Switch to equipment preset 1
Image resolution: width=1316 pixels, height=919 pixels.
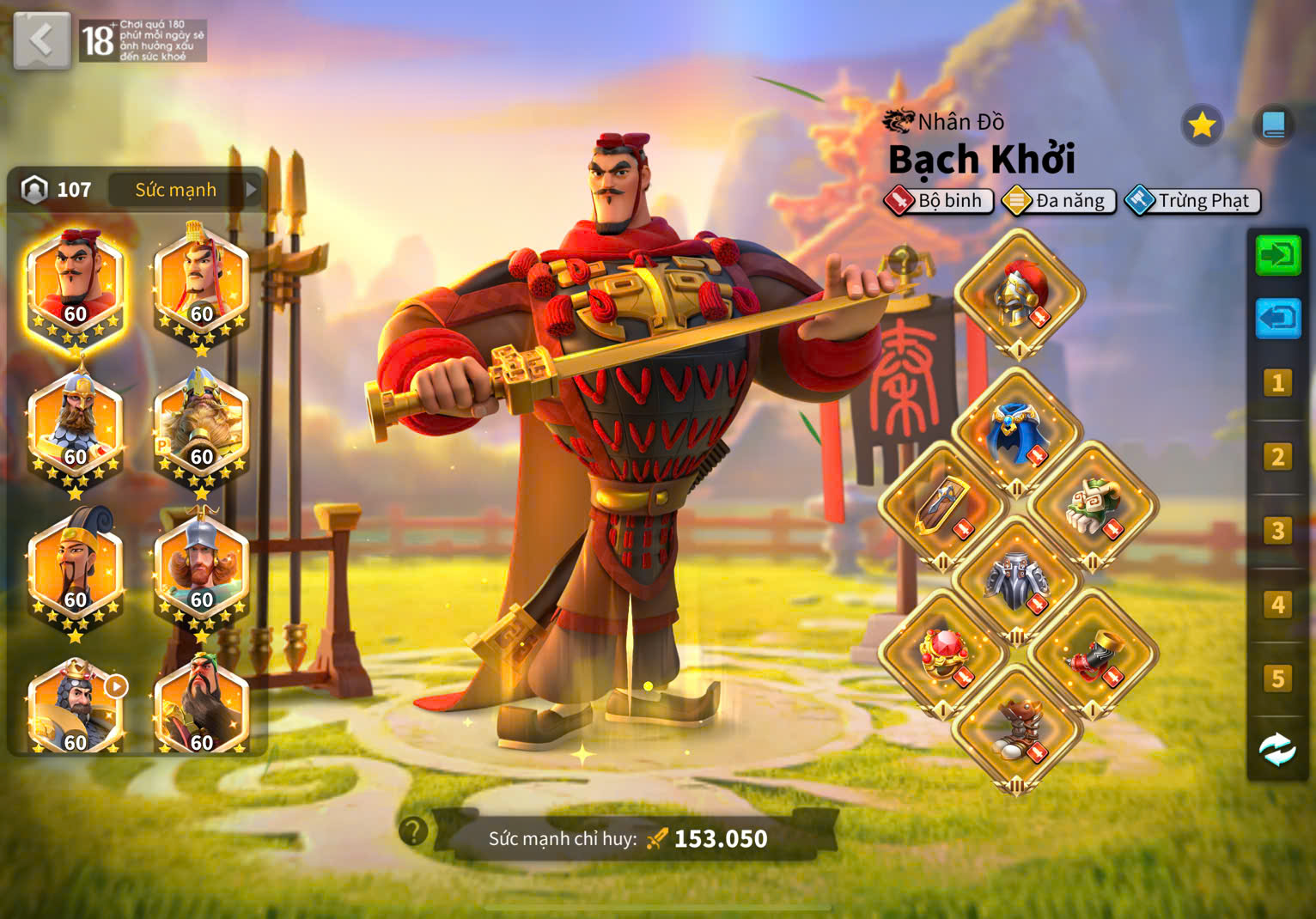point(1277,382)
